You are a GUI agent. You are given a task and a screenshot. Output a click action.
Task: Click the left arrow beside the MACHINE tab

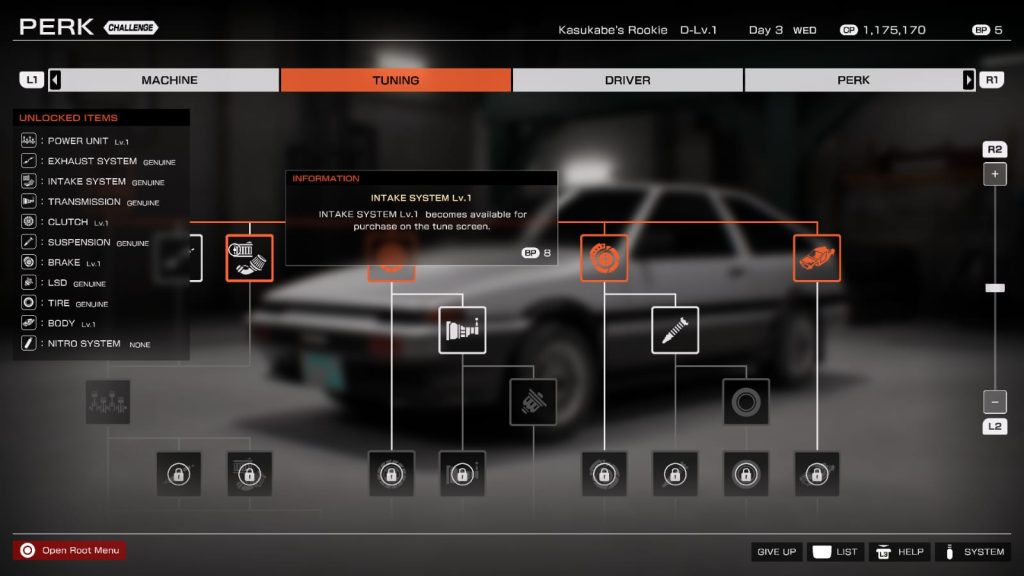point(55,80)
